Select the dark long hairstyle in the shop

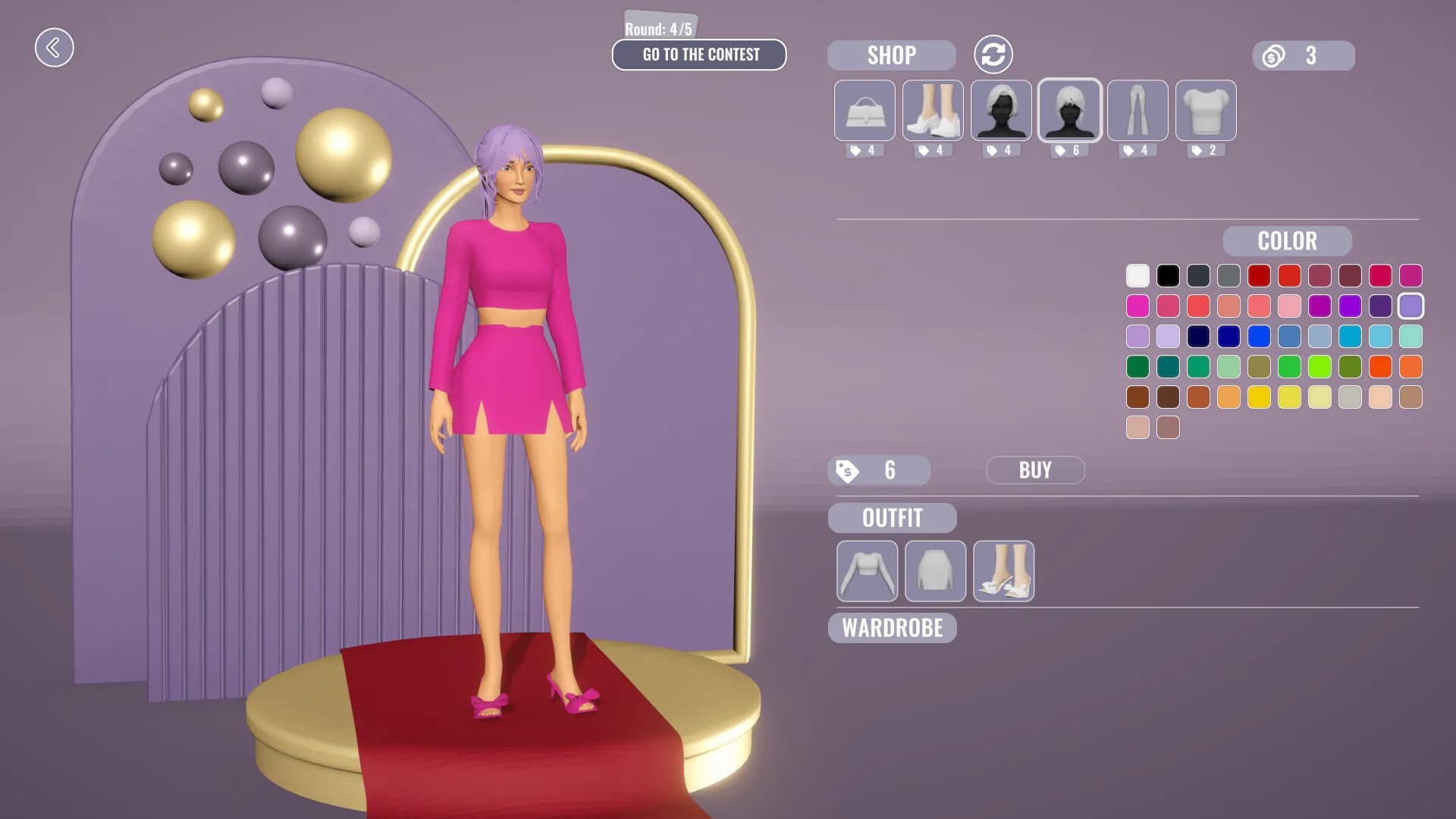pos(1001,111)
